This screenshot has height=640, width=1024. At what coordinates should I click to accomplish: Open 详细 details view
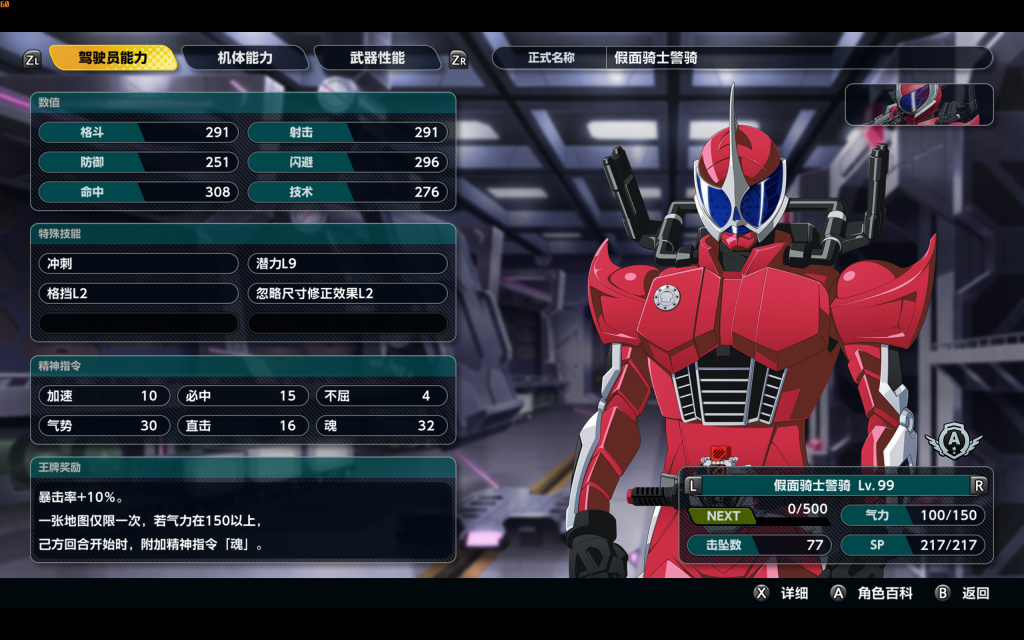[782, 593]
